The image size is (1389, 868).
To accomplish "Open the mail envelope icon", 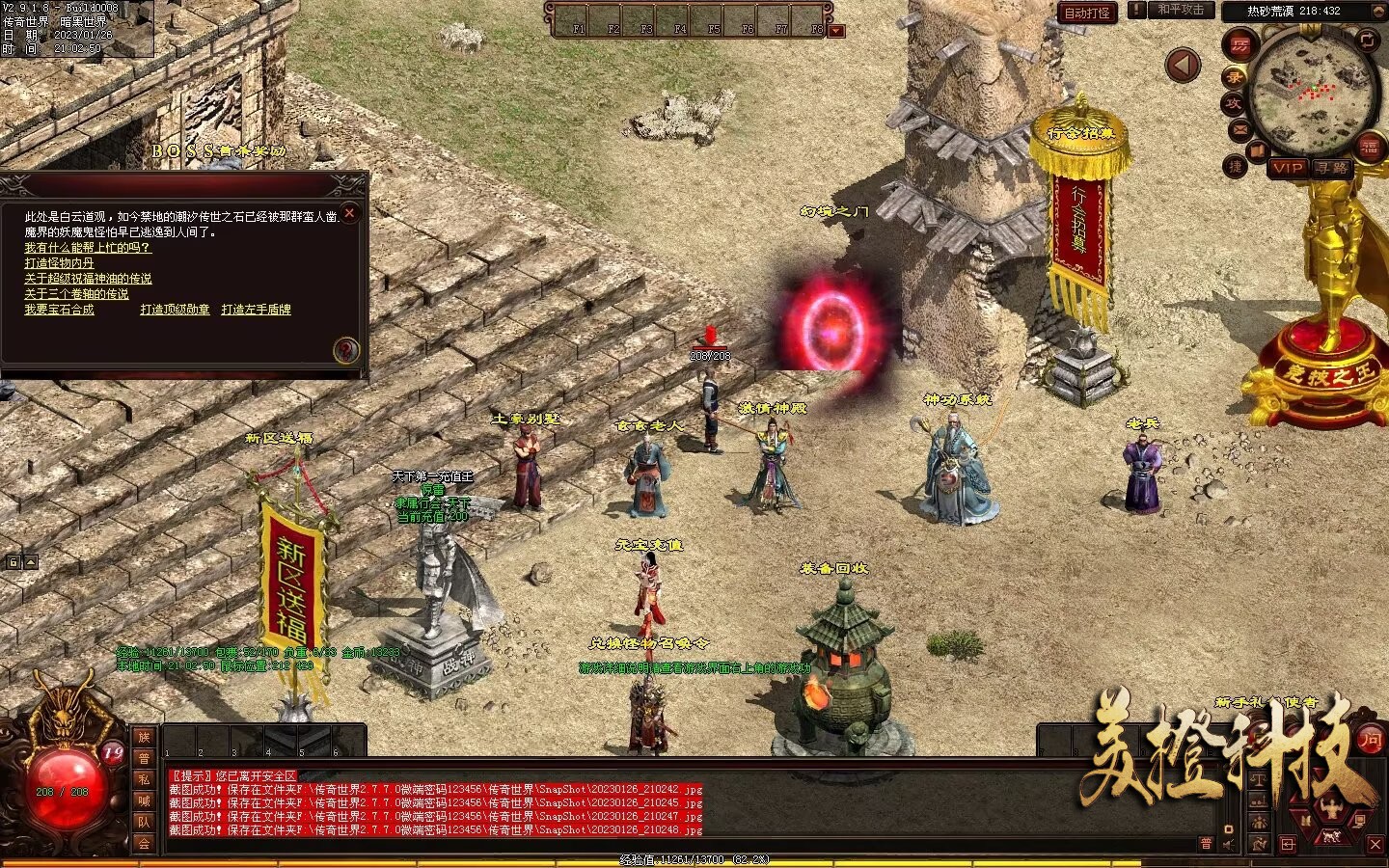I will [1239, 130].
